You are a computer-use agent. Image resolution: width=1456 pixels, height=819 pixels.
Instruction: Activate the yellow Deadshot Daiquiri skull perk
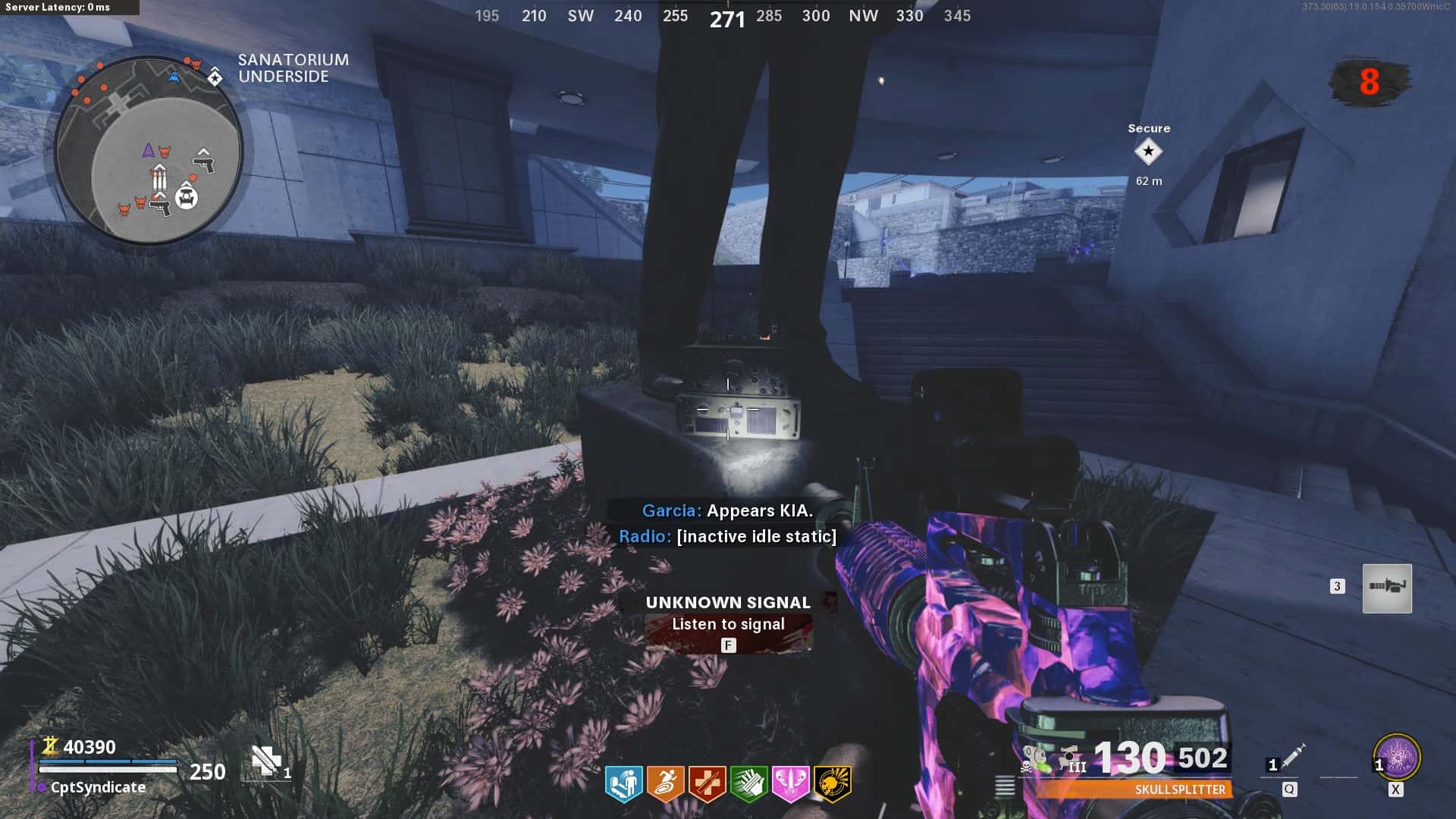point(832,783)
